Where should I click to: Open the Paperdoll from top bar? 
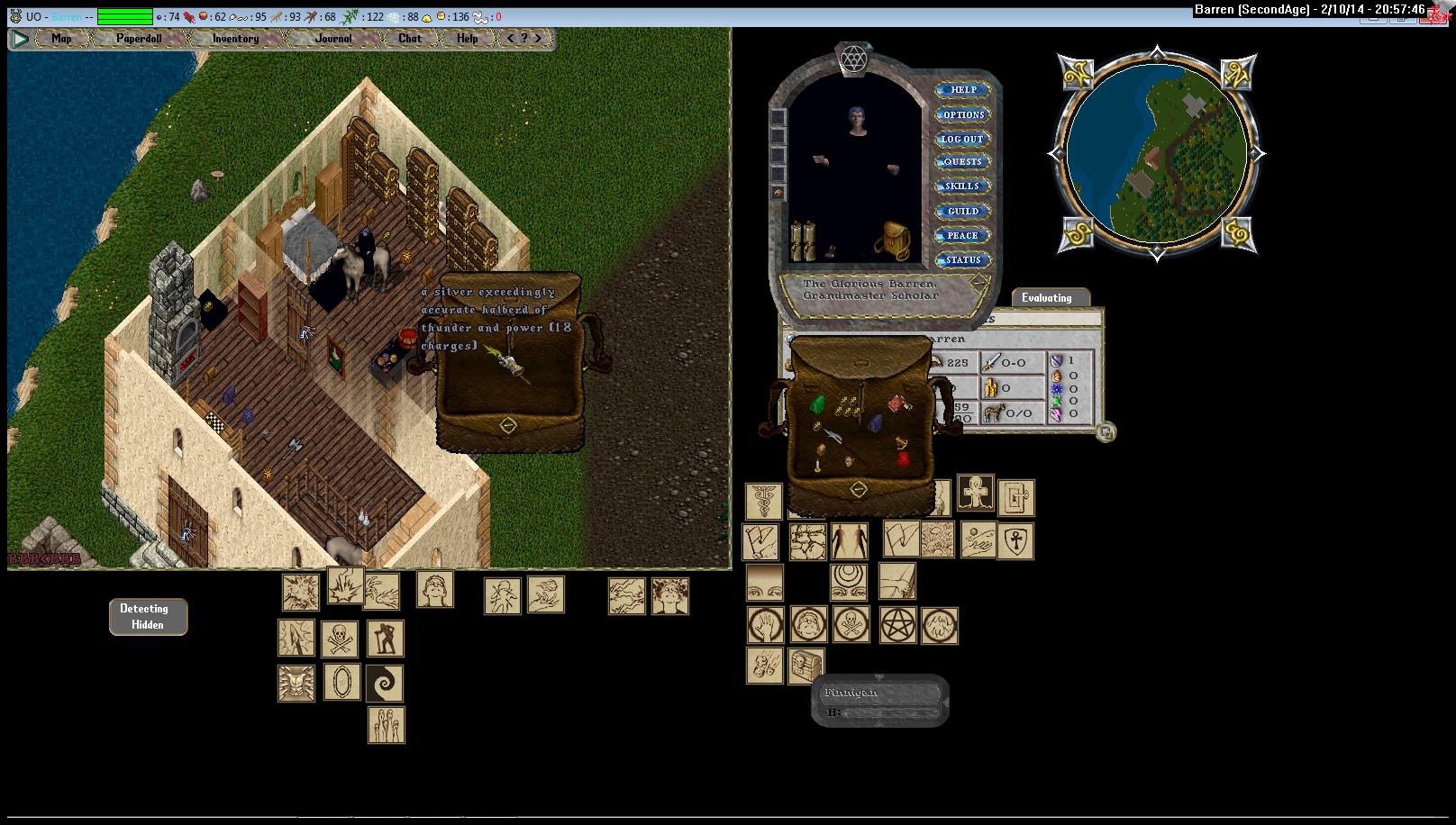click(x=139, y=39)
